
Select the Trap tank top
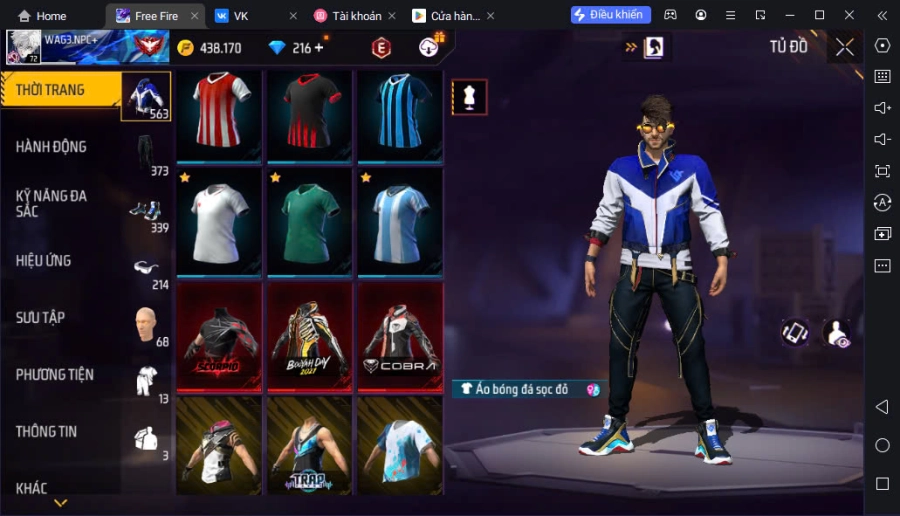310,446
